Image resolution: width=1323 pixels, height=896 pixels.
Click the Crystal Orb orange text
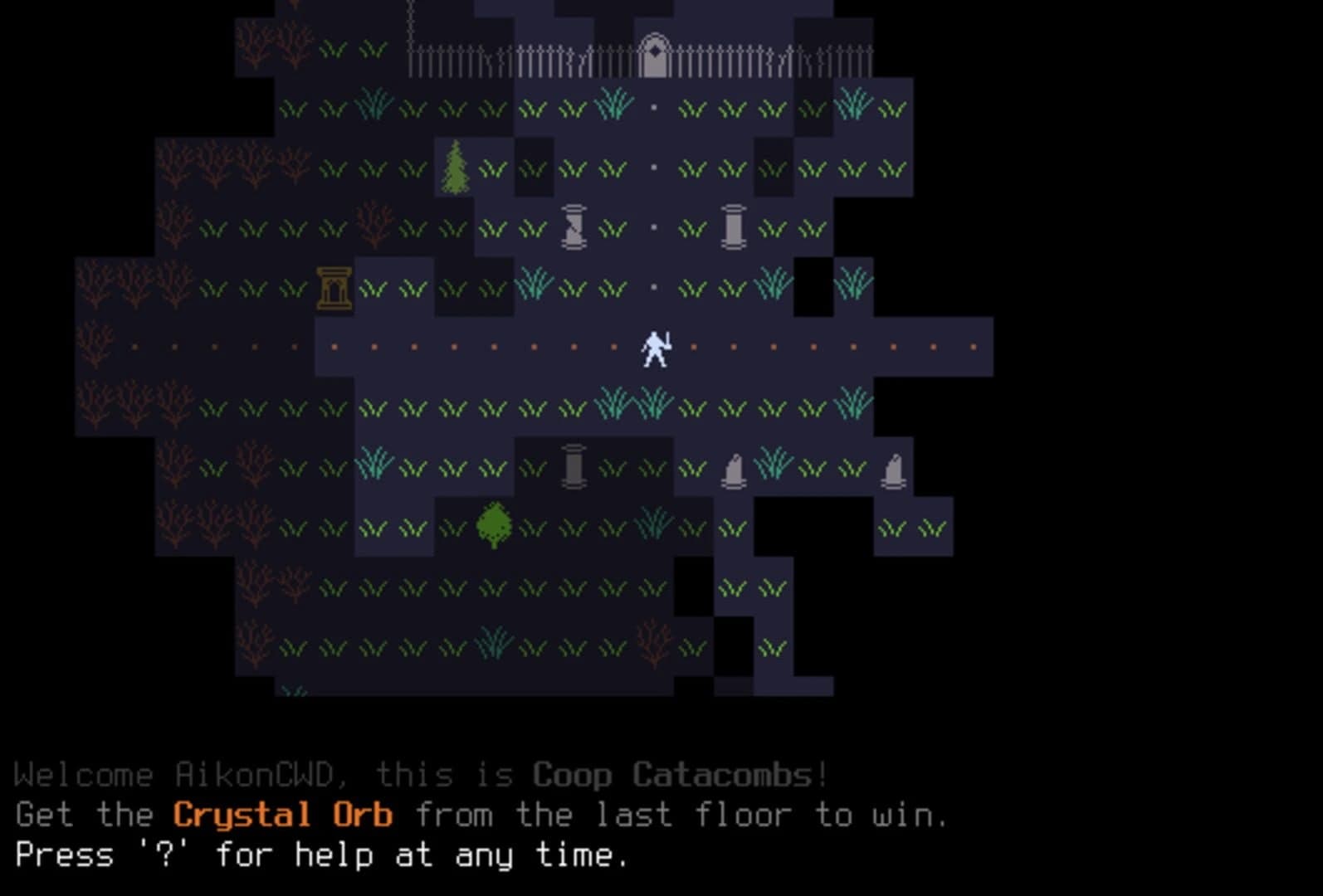click(282, 816)
